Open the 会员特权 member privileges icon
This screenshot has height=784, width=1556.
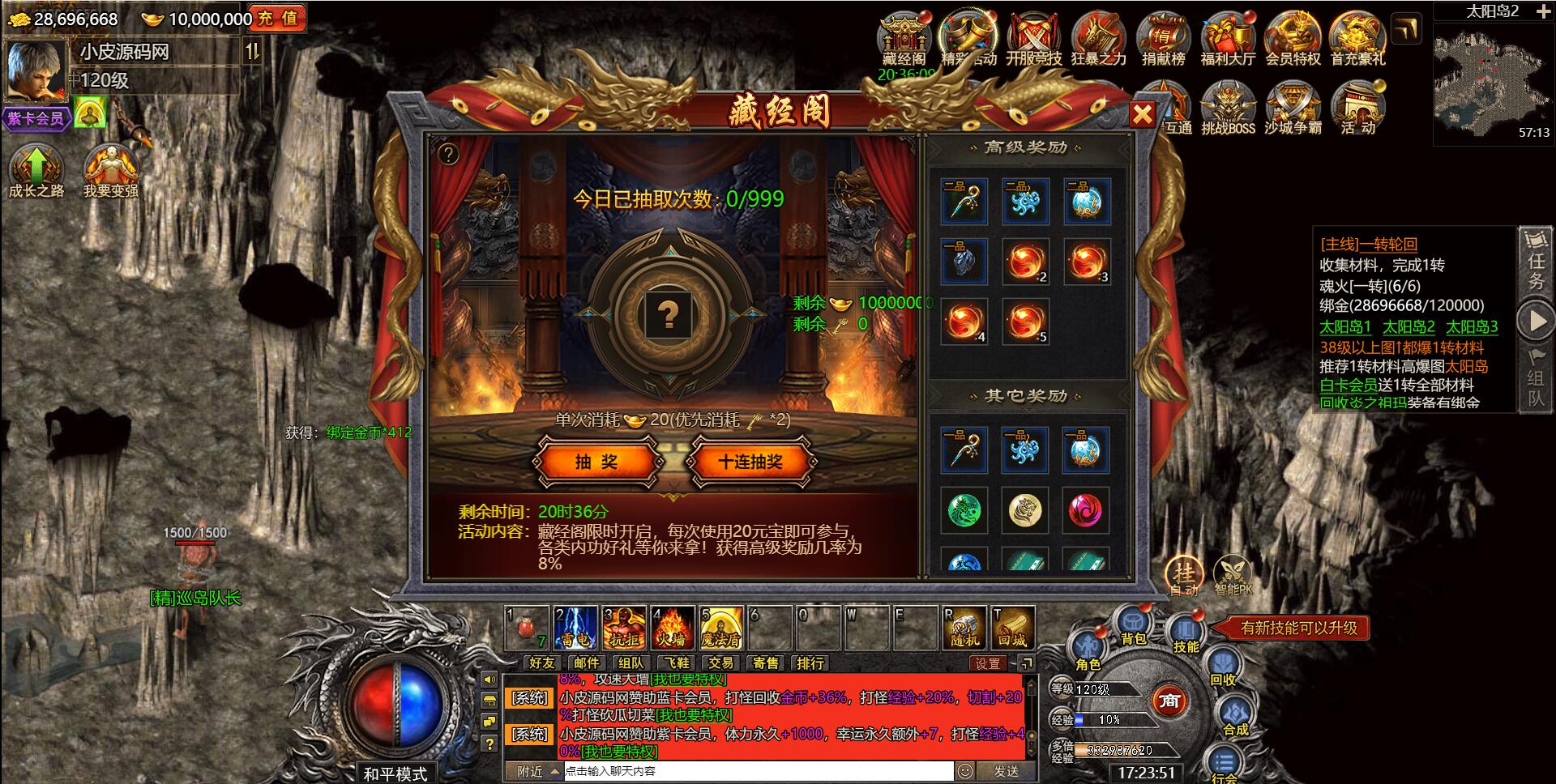(1293, 38)
